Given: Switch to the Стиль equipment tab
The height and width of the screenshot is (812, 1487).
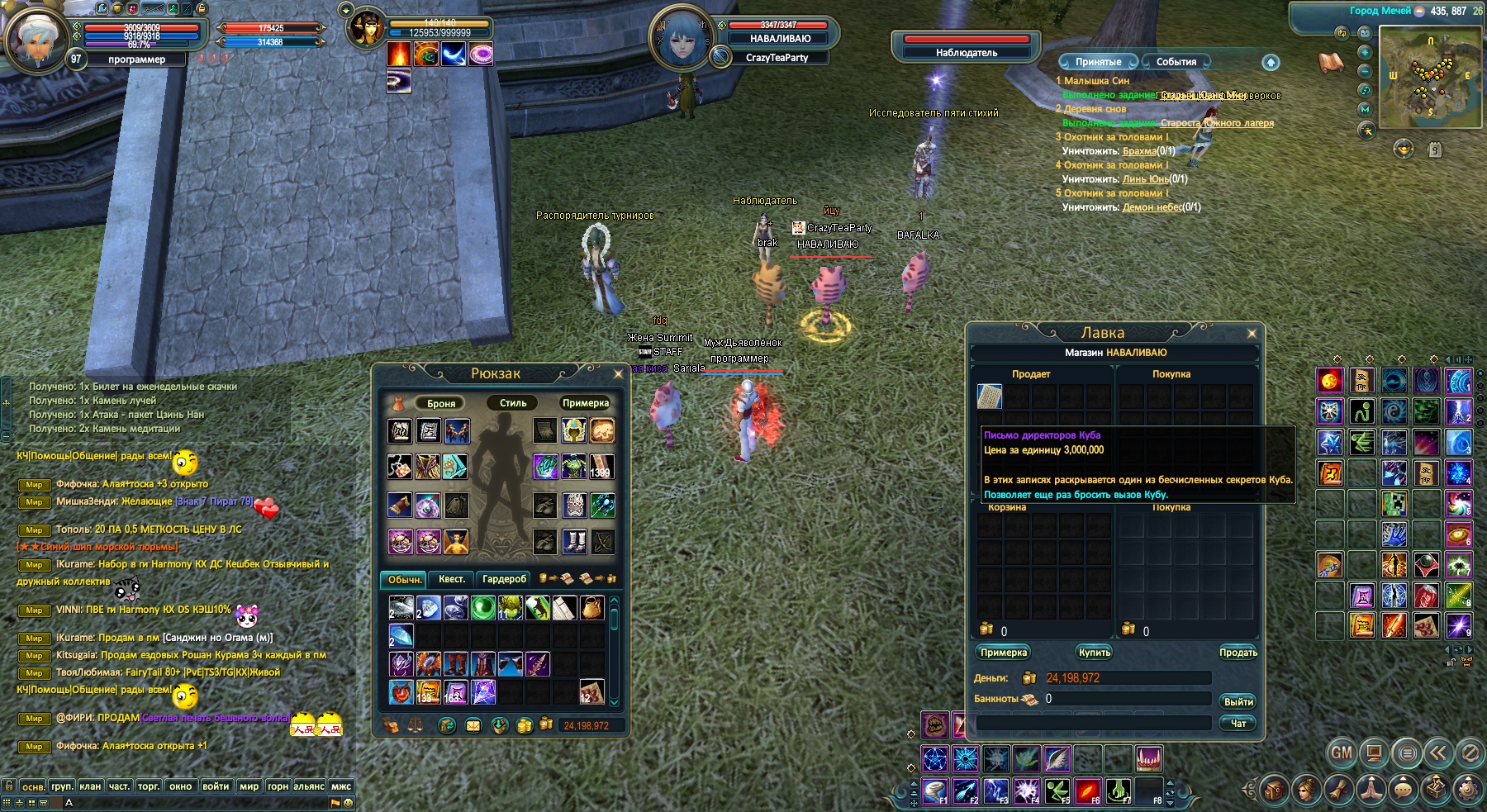Looking at the screenshot, I should point(512,403).
